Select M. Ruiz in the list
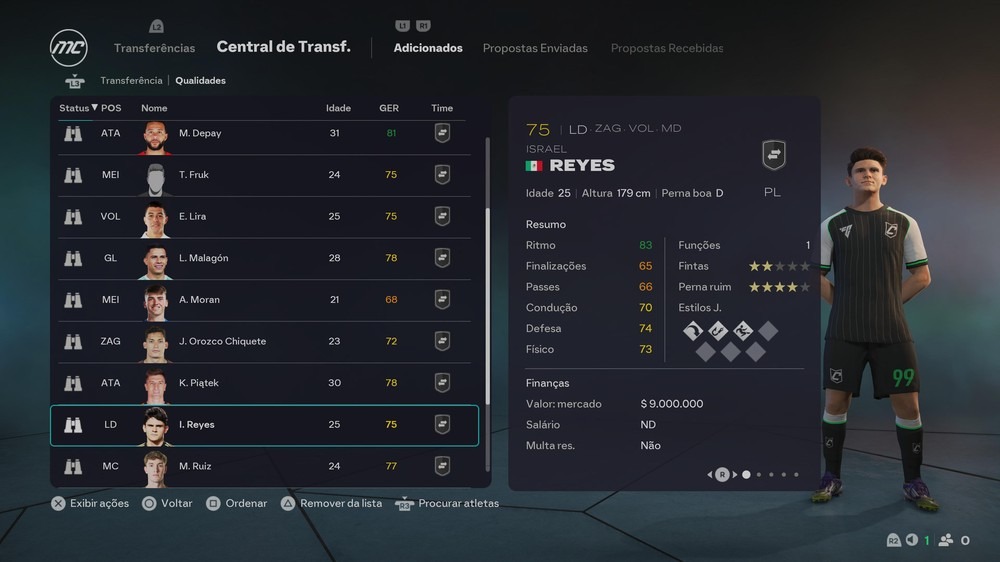This screenshot has height=562, width=1000. (x=264, y=466)
